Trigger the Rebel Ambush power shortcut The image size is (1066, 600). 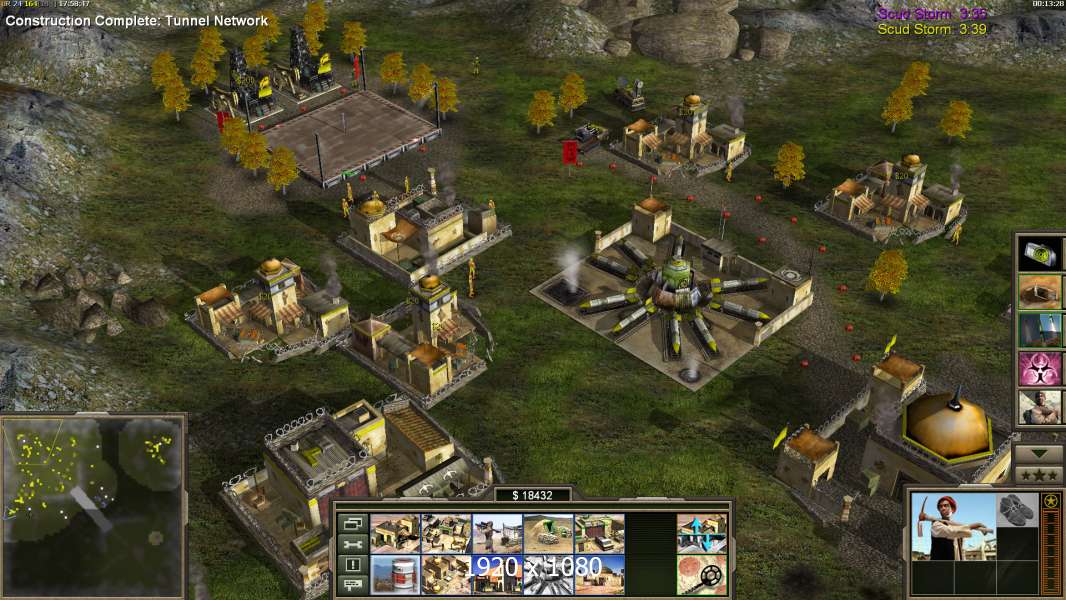click(x=1040, y=407)
